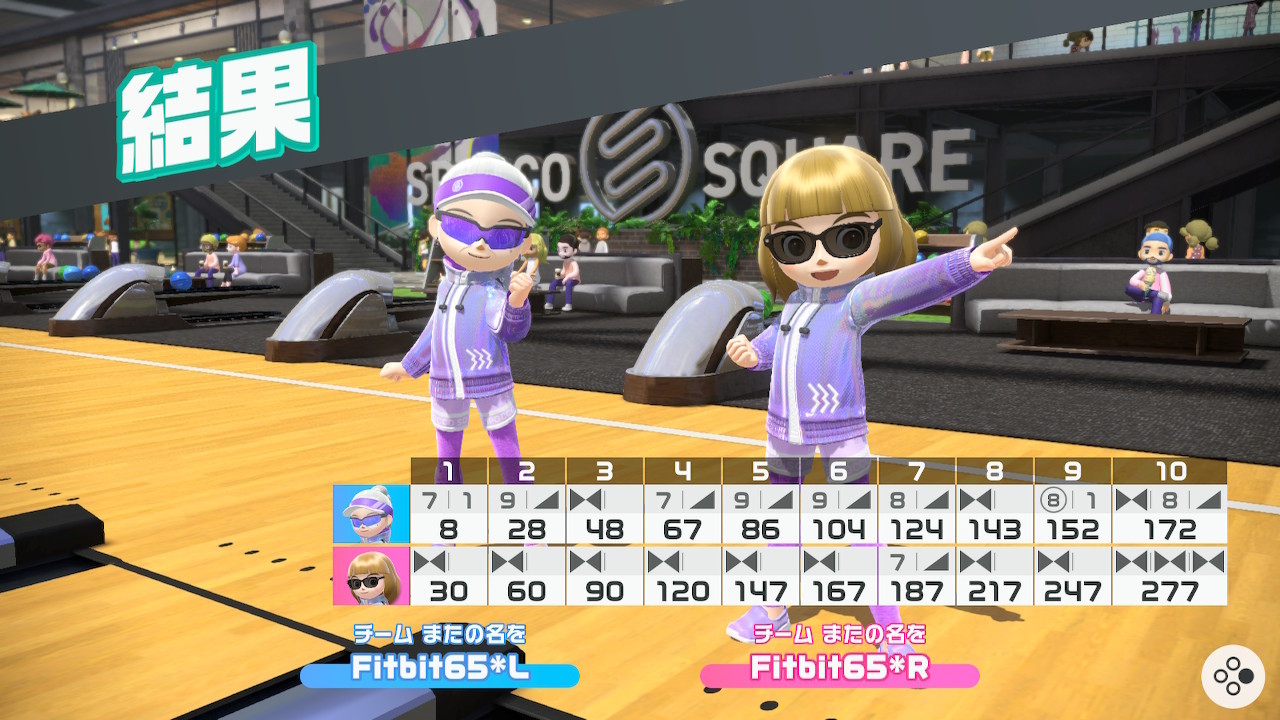Open the controls guide circular icon

[1233, 677]
